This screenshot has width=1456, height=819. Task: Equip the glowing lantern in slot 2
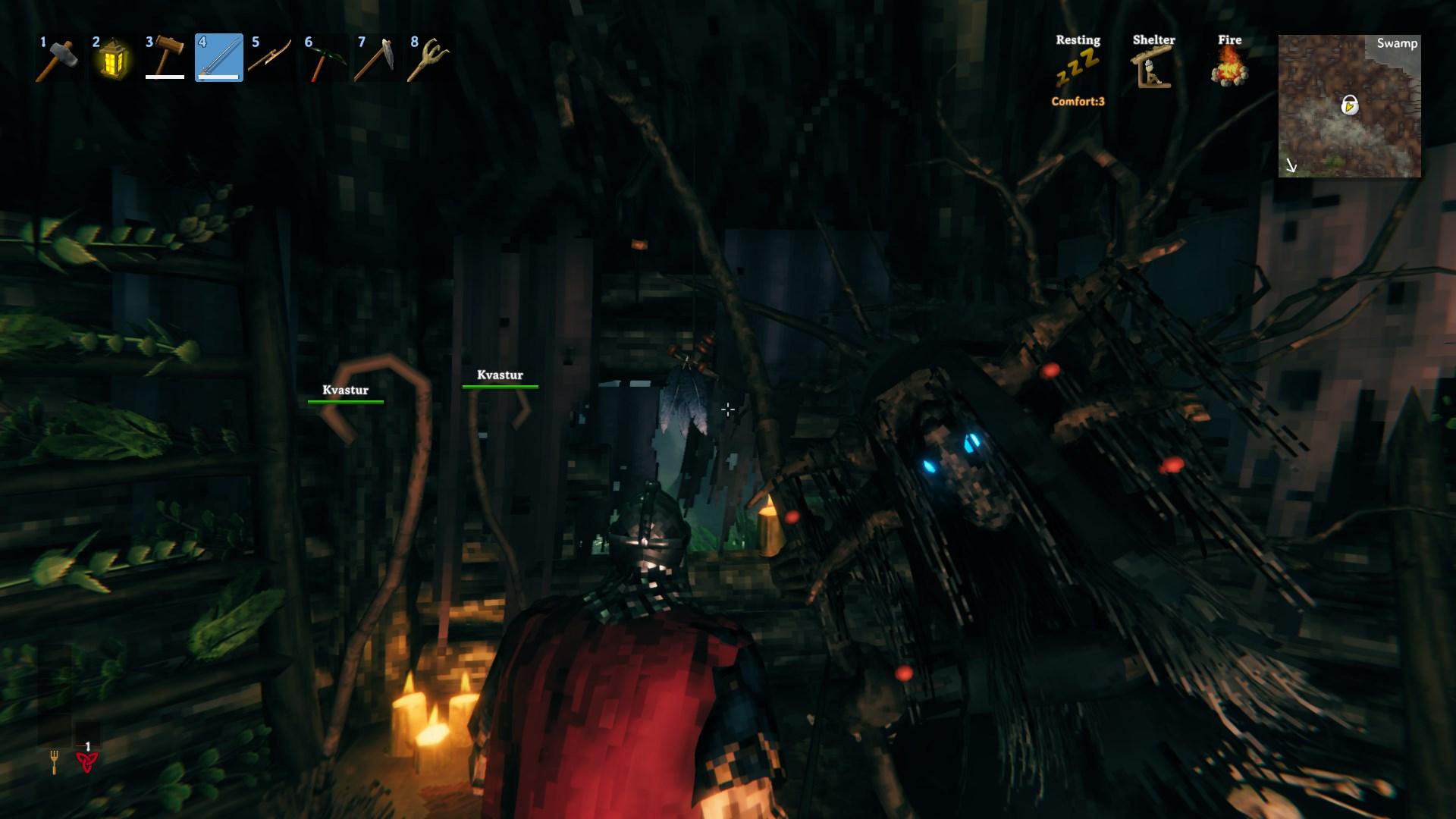pos(112,58)
